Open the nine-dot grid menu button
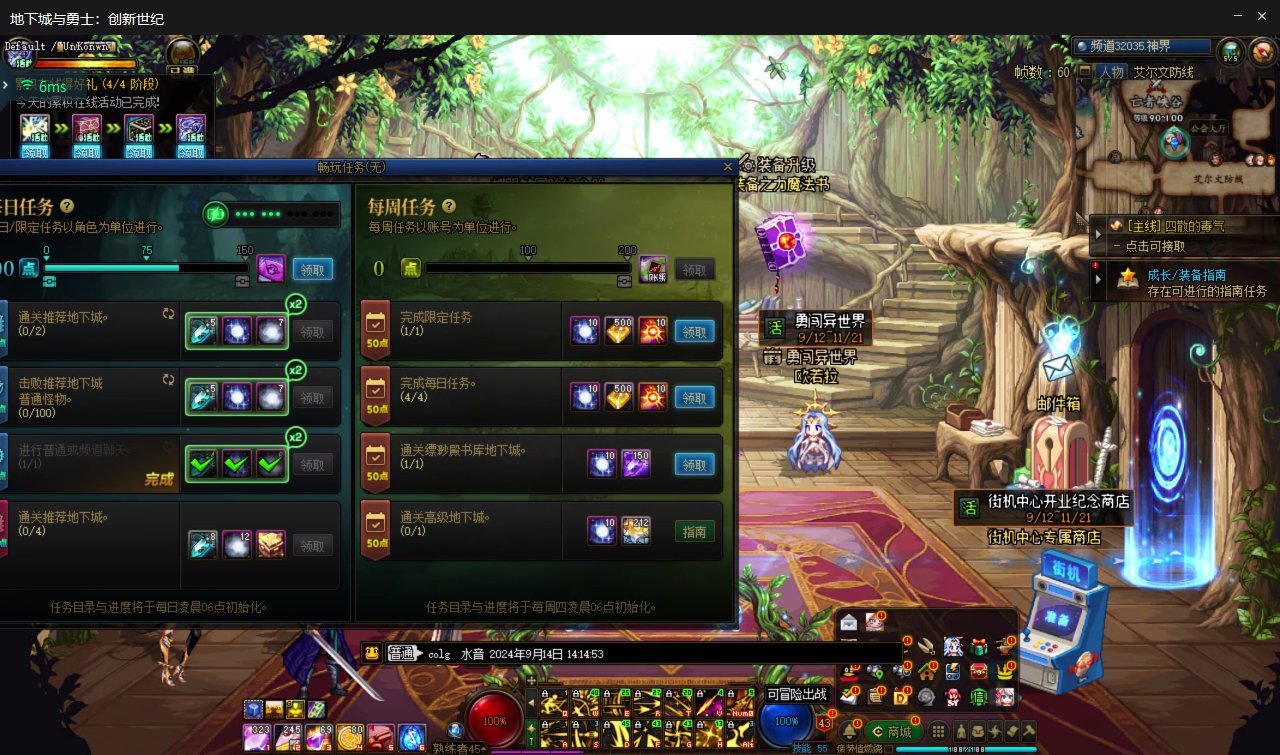The width and height of the screenshot is (1280, 755). (939, 731)
